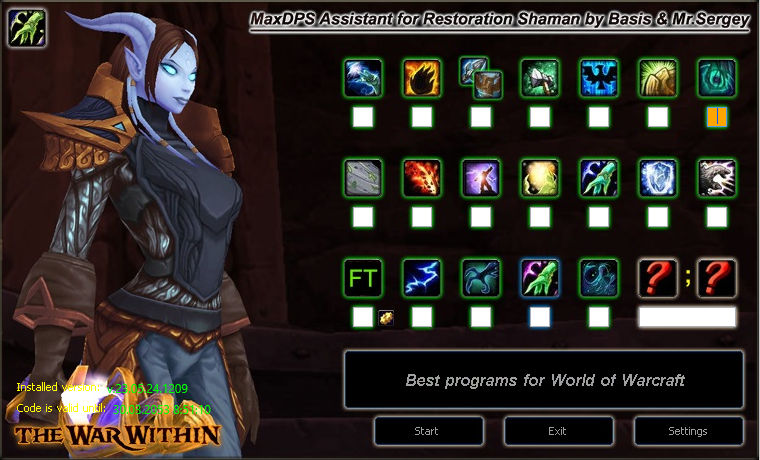Activate the blue lightning bolt ability icon
Image resolution: width=760 pixels, height=460 pixels.
click(x=422, y=277)
